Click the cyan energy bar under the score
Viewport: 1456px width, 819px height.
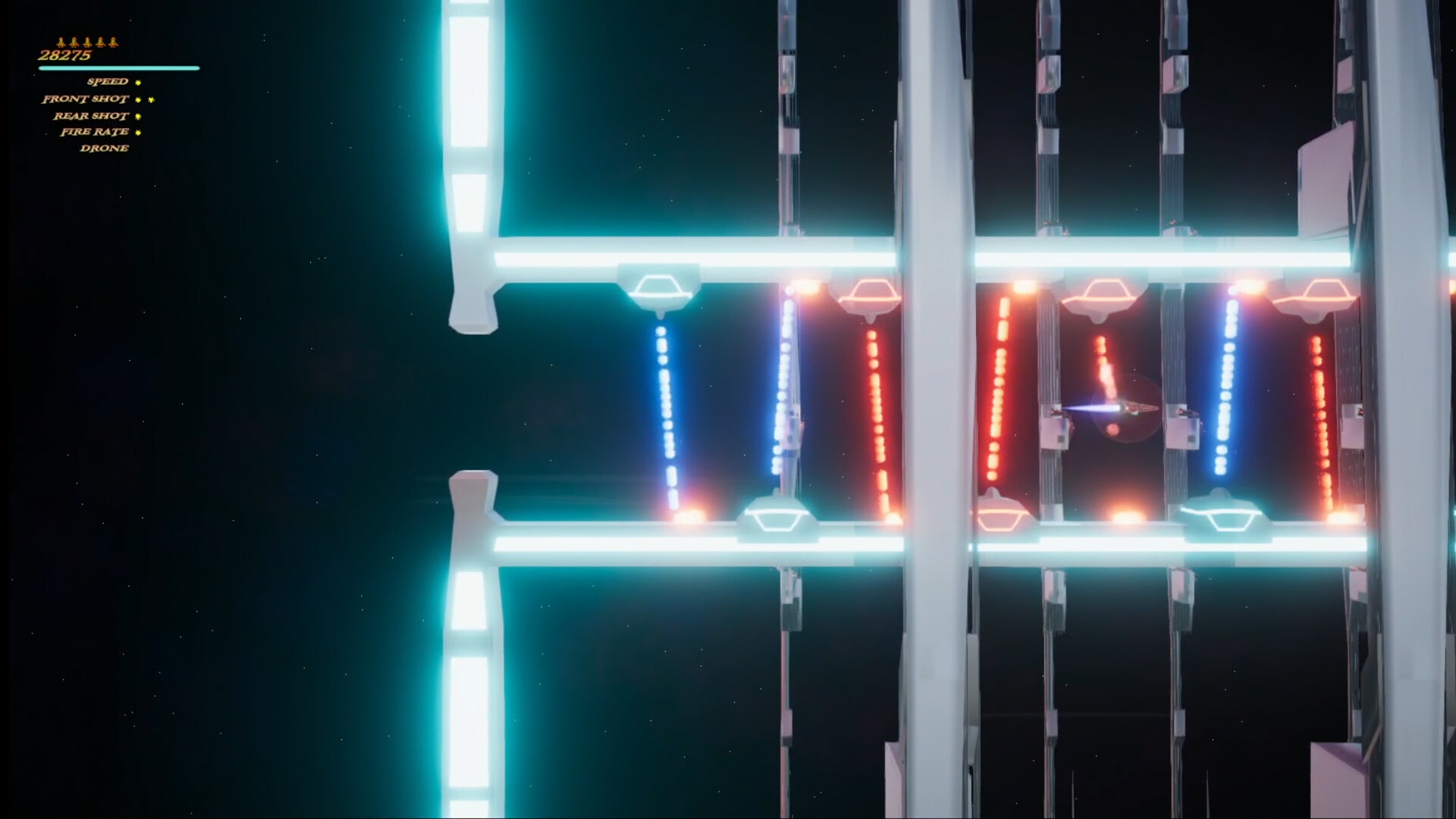[118, 68]
